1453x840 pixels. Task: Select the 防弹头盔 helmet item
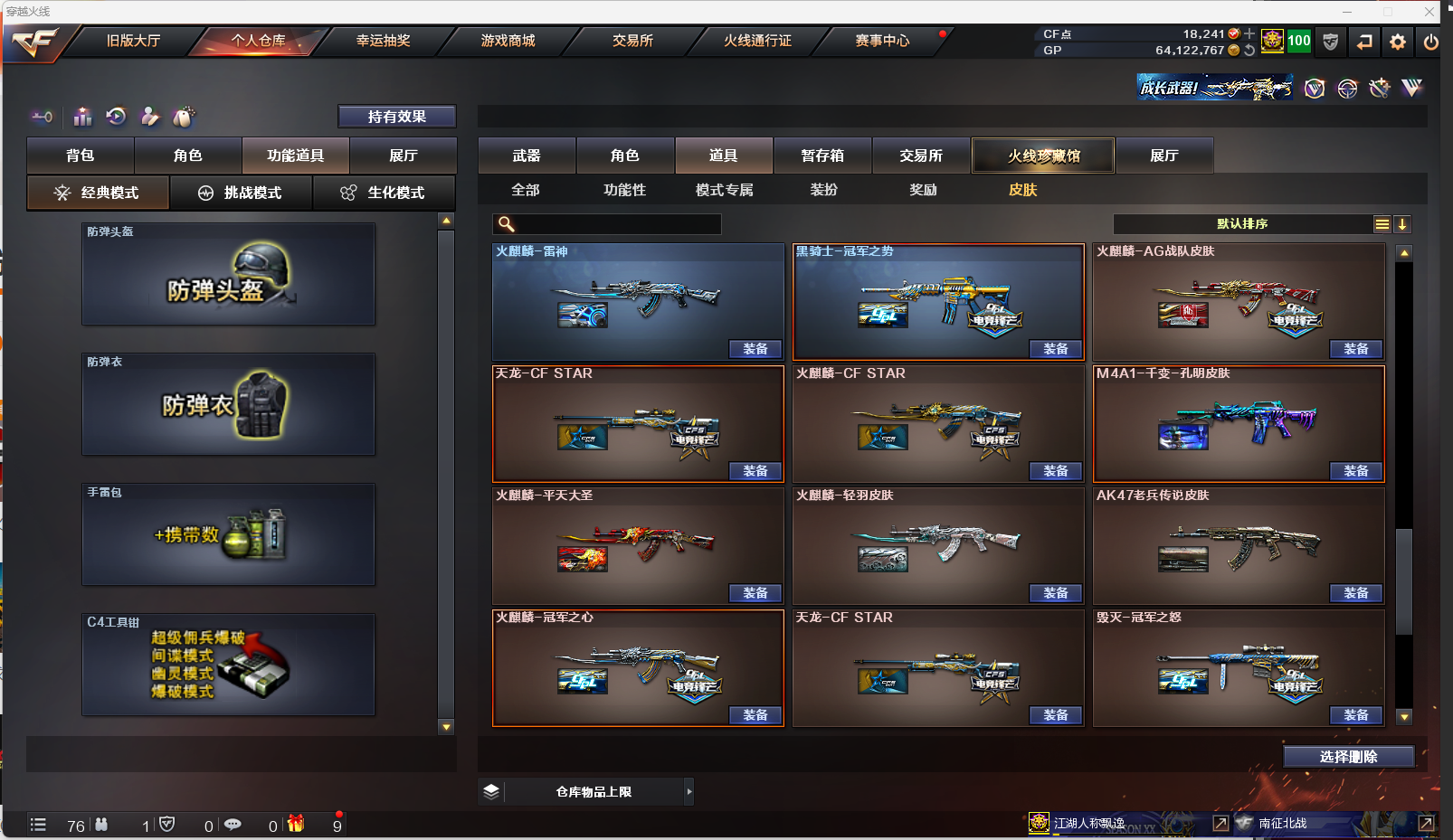[228, 274]
